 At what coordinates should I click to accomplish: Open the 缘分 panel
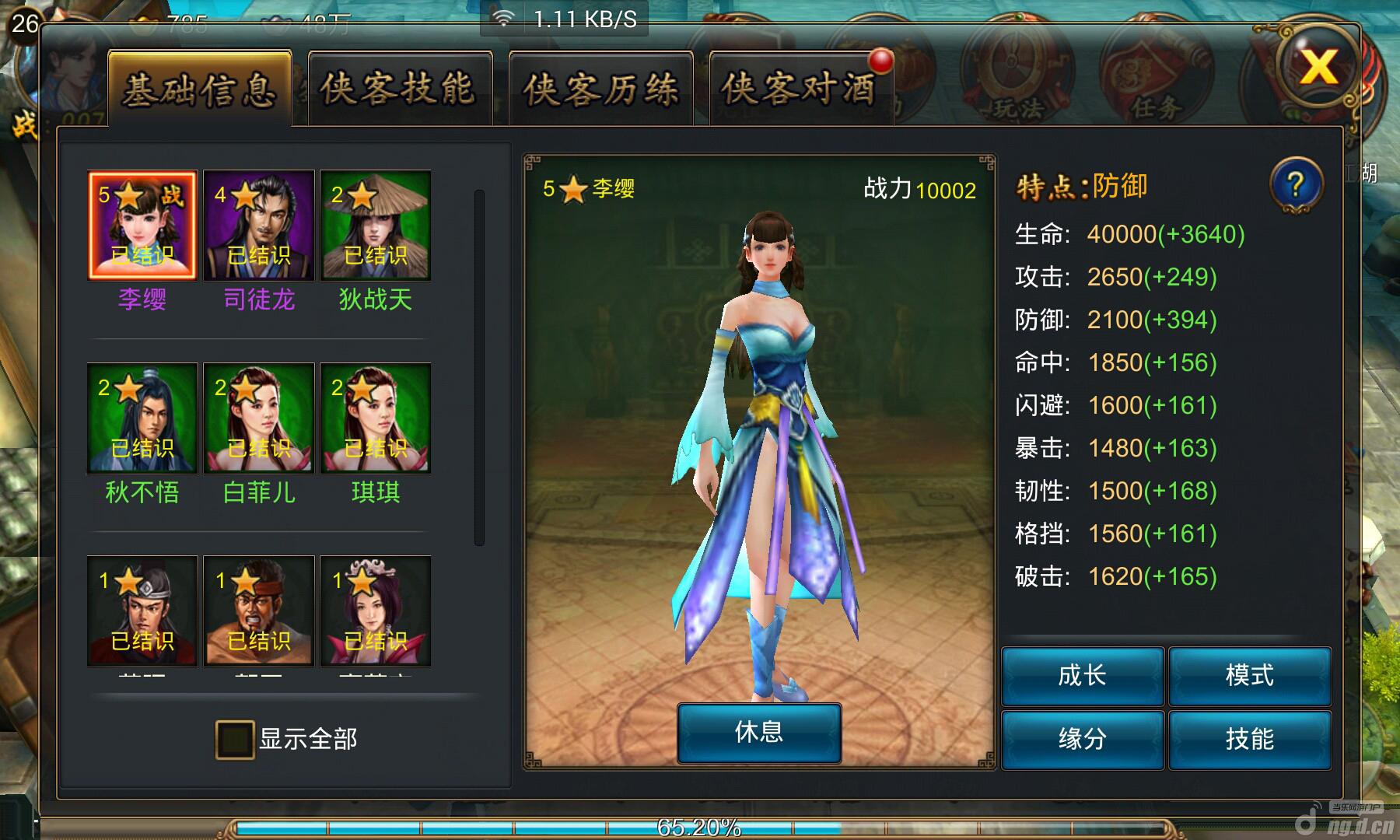pos(1082,739)
